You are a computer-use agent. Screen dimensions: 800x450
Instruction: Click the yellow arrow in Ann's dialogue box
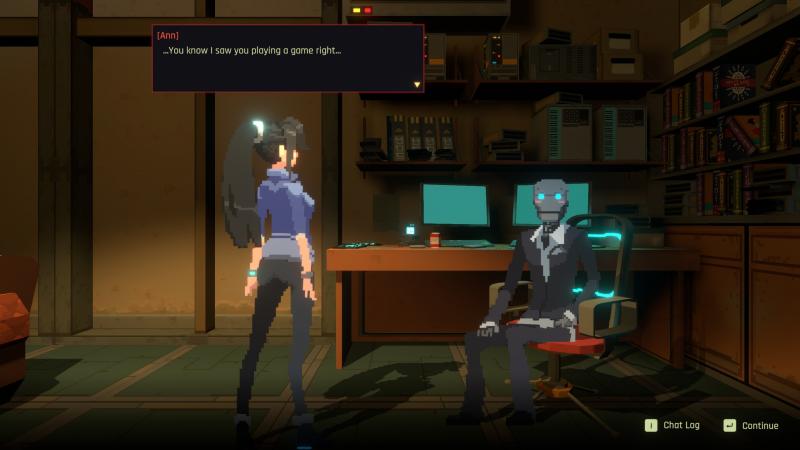click(417, 84)
